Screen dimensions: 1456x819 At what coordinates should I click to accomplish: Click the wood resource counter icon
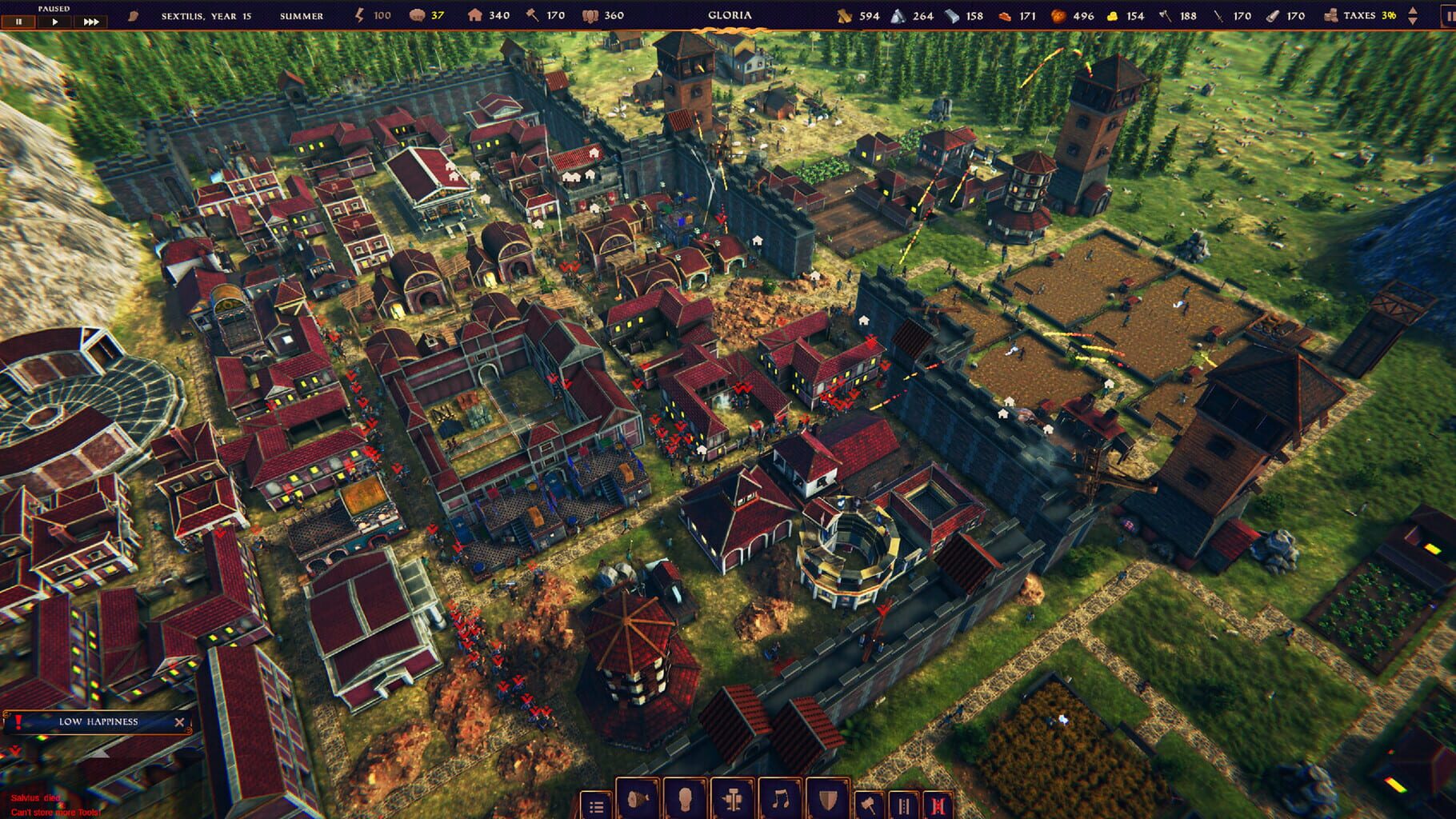pos(842,14)
